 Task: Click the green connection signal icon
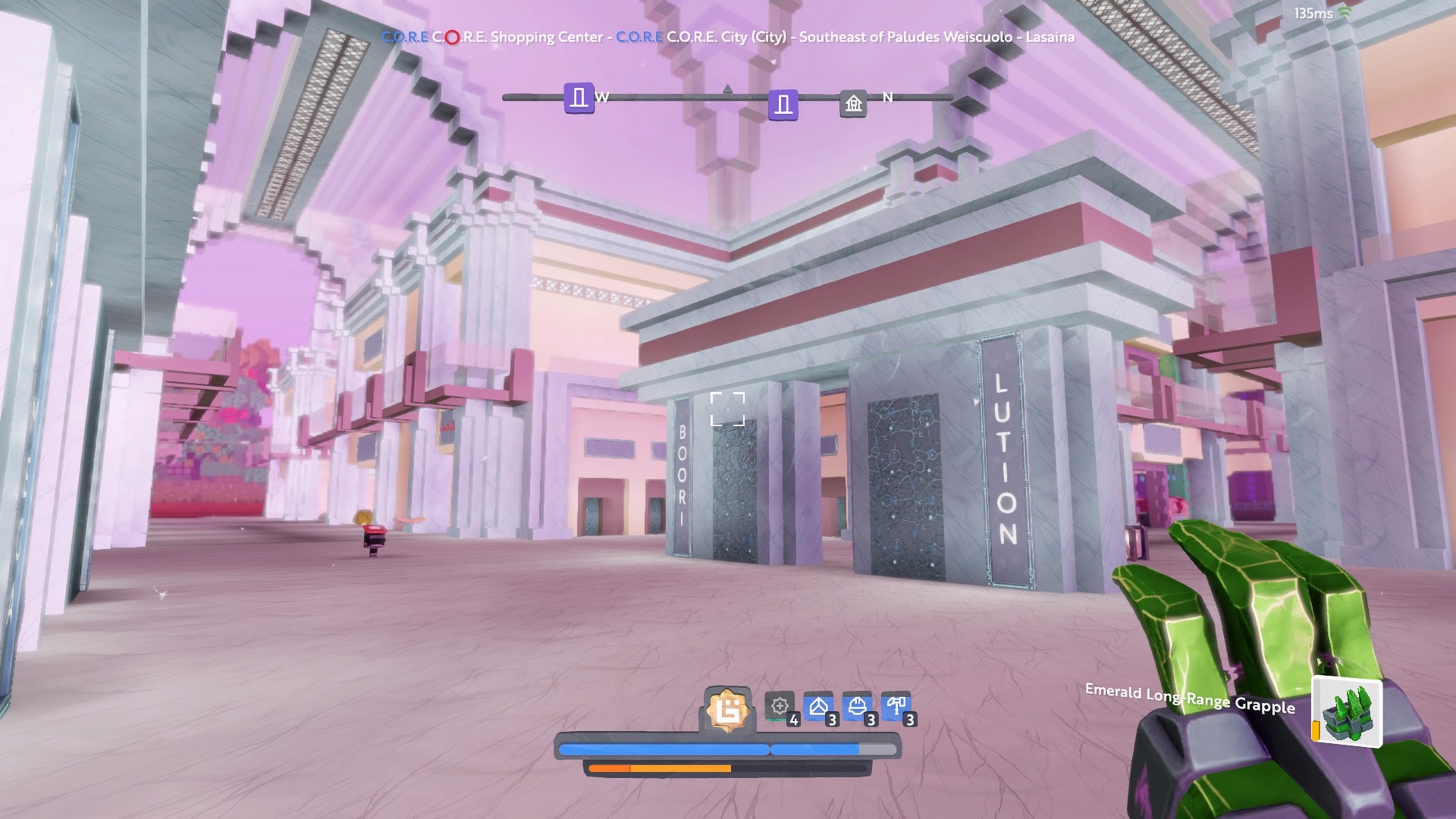[1345, 13]
